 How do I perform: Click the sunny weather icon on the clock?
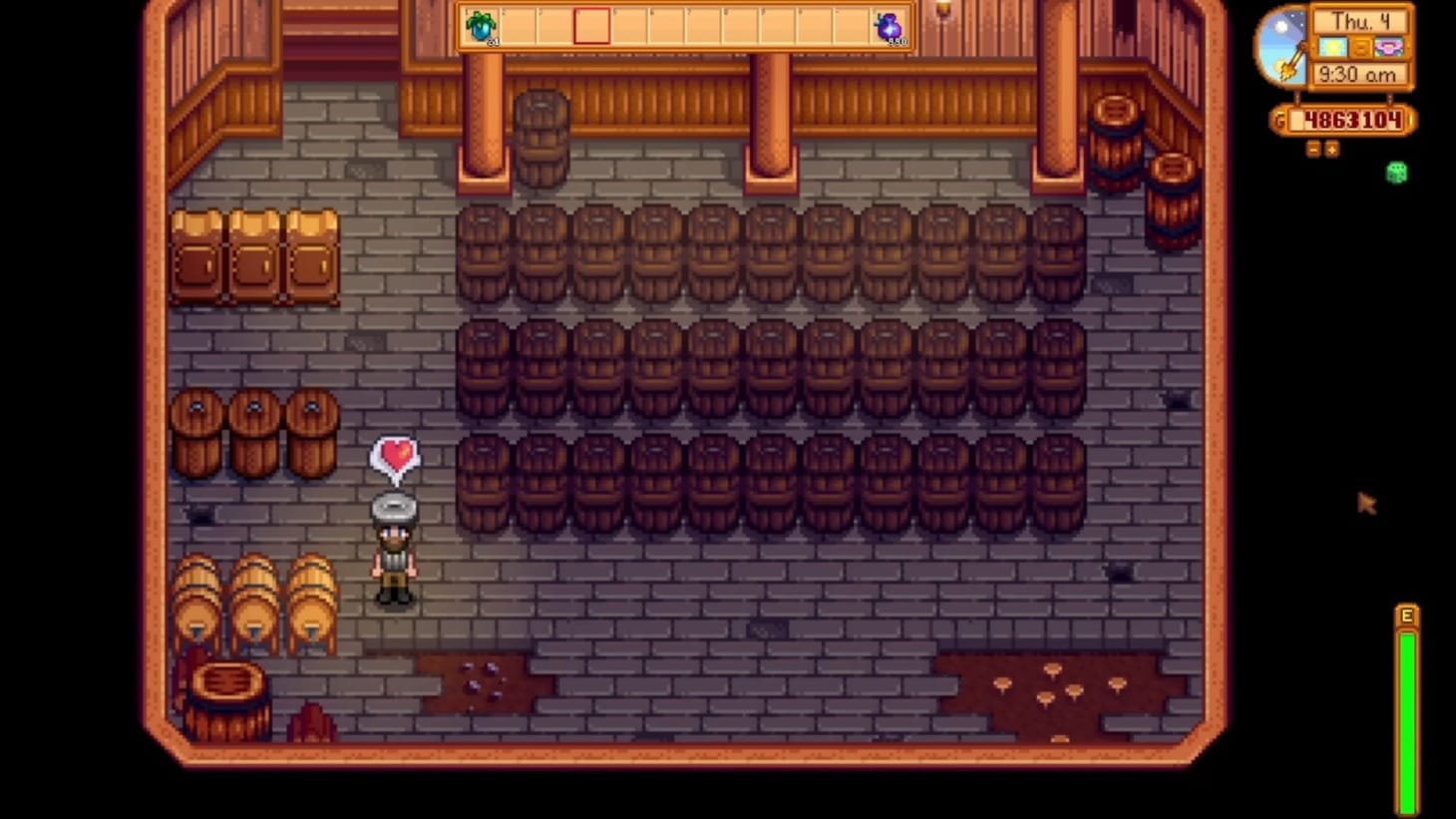click(1333, 46)
